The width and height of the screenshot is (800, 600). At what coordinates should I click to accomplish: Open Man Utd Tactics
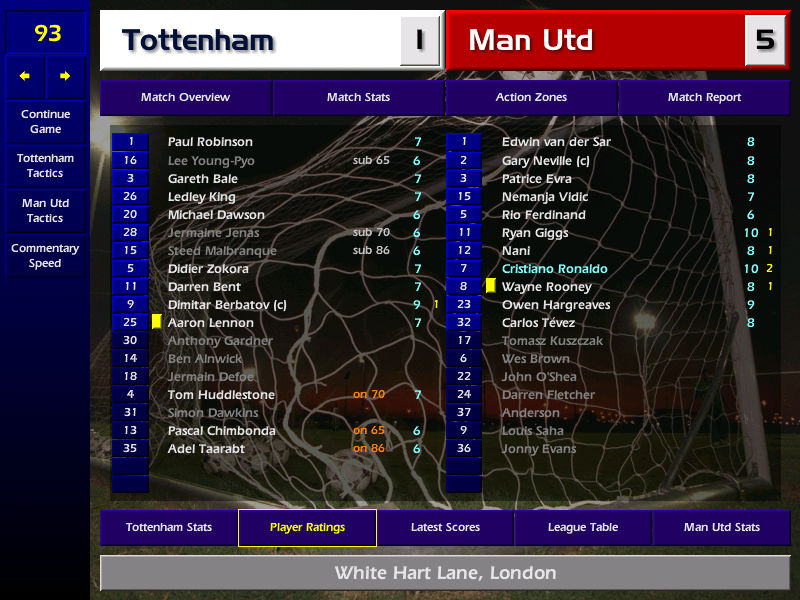45,210
